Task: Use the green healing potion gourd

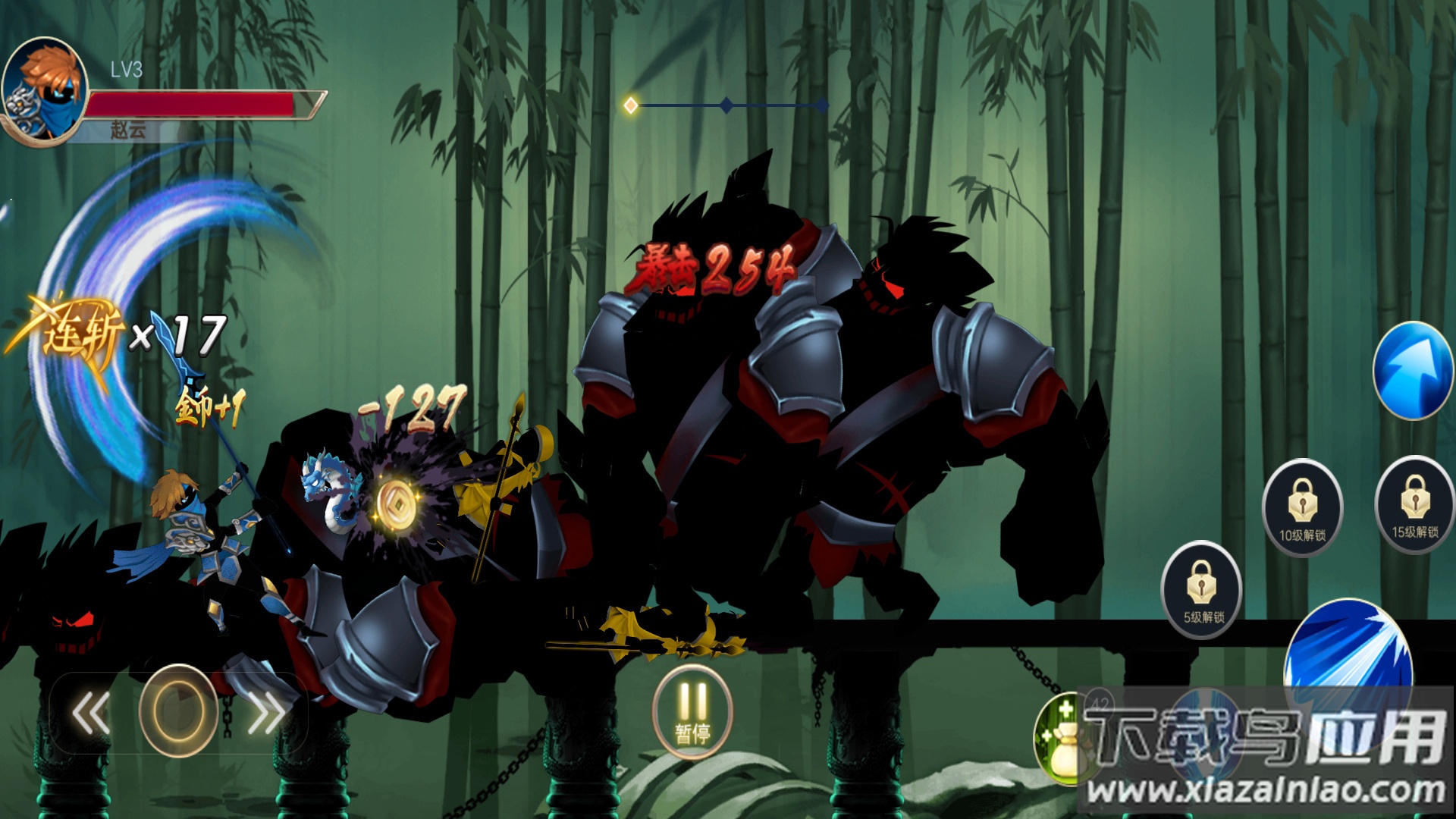Action: (1060, 739)
